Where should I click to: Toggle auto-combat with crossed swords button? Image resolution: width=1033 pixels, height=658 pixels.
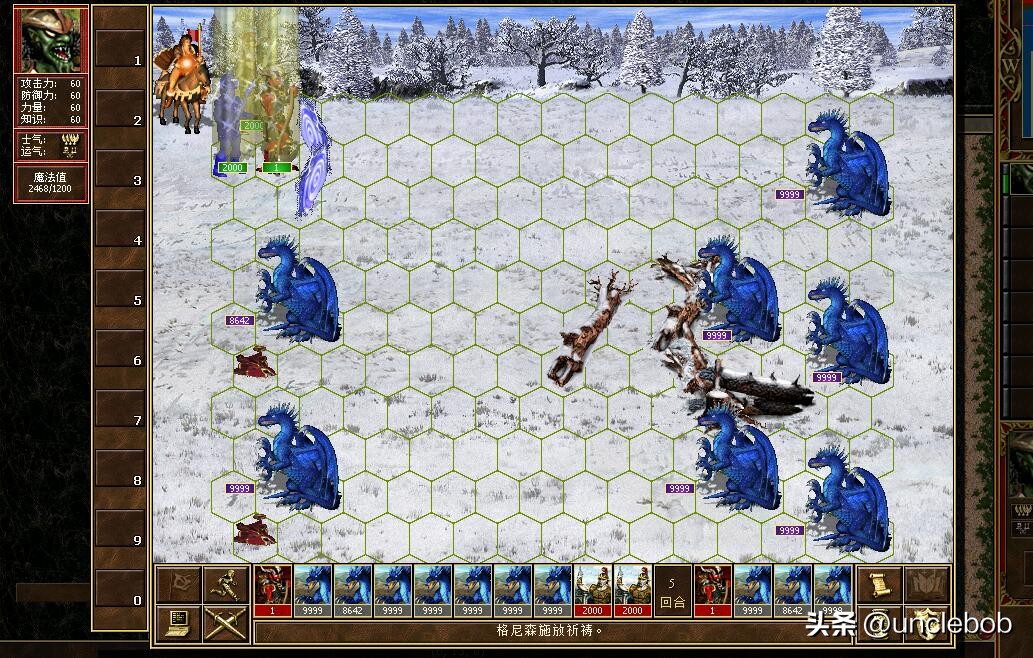coord(224,623)
